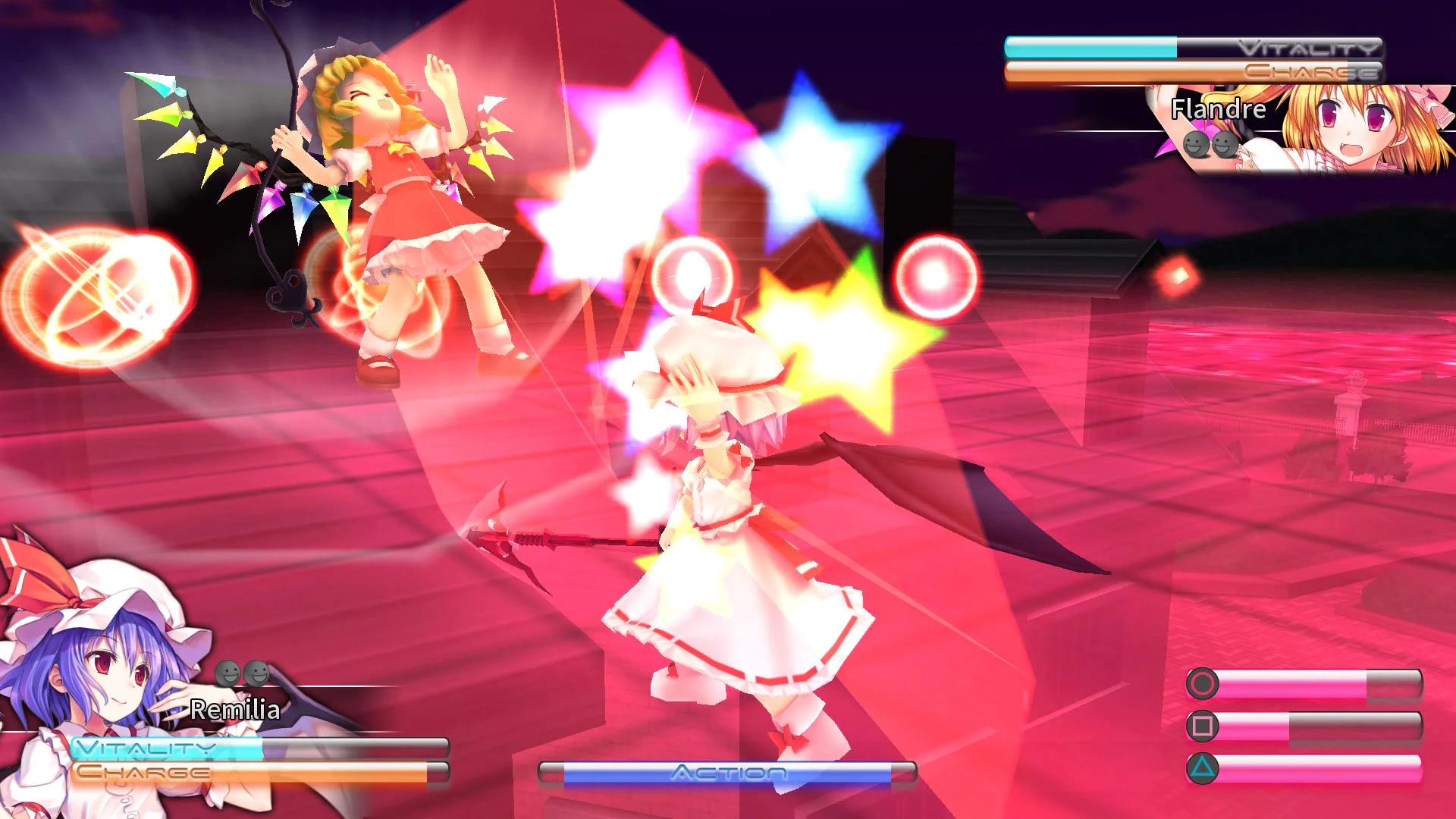
Task: Click the first round-win smiley under Flandre
Action: tap(1196, 145)
